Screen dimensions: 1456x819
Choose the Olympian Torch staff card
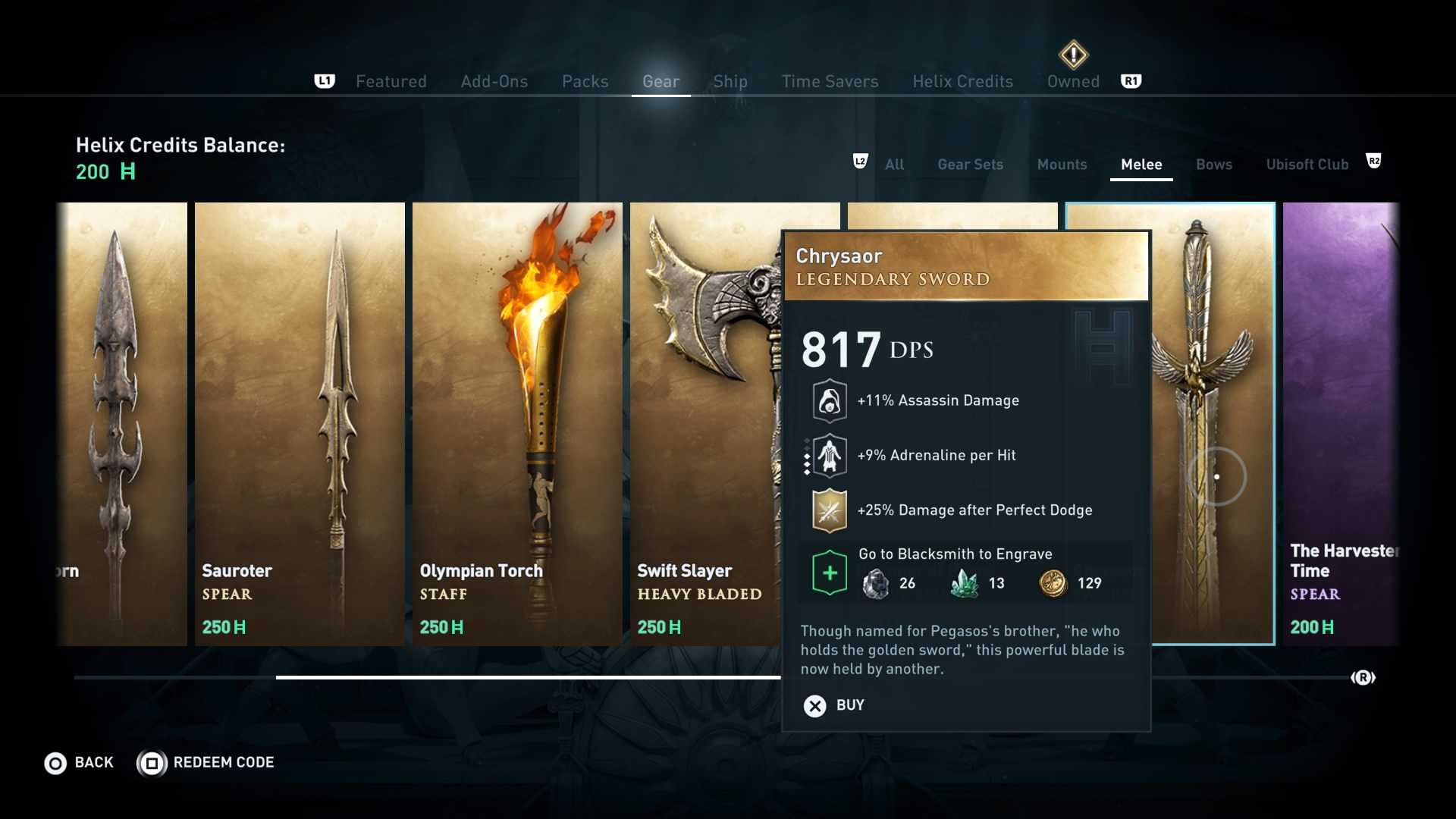click(x=517, y=423)
